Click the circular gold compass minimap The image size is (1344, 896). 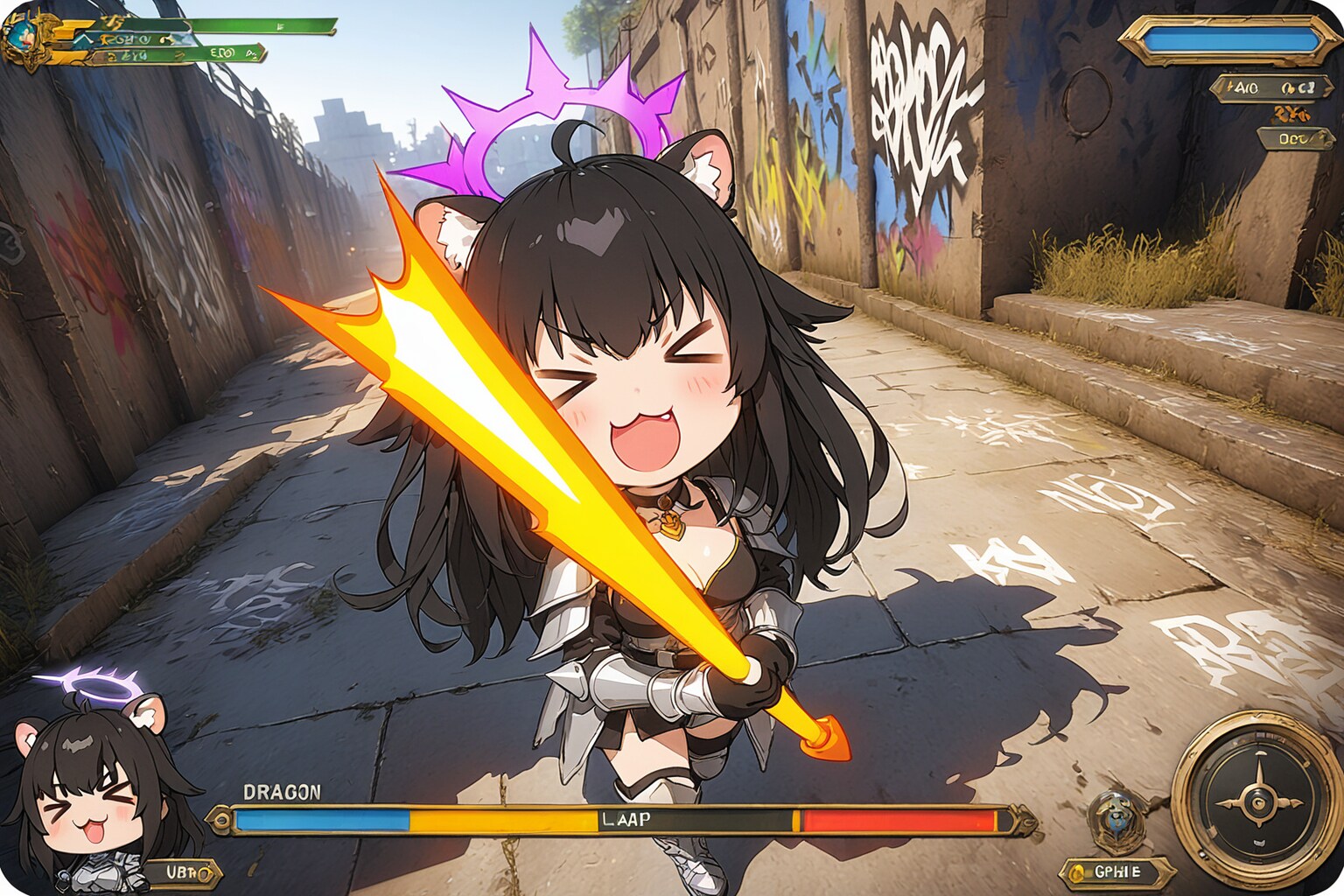click(1257, 799)
